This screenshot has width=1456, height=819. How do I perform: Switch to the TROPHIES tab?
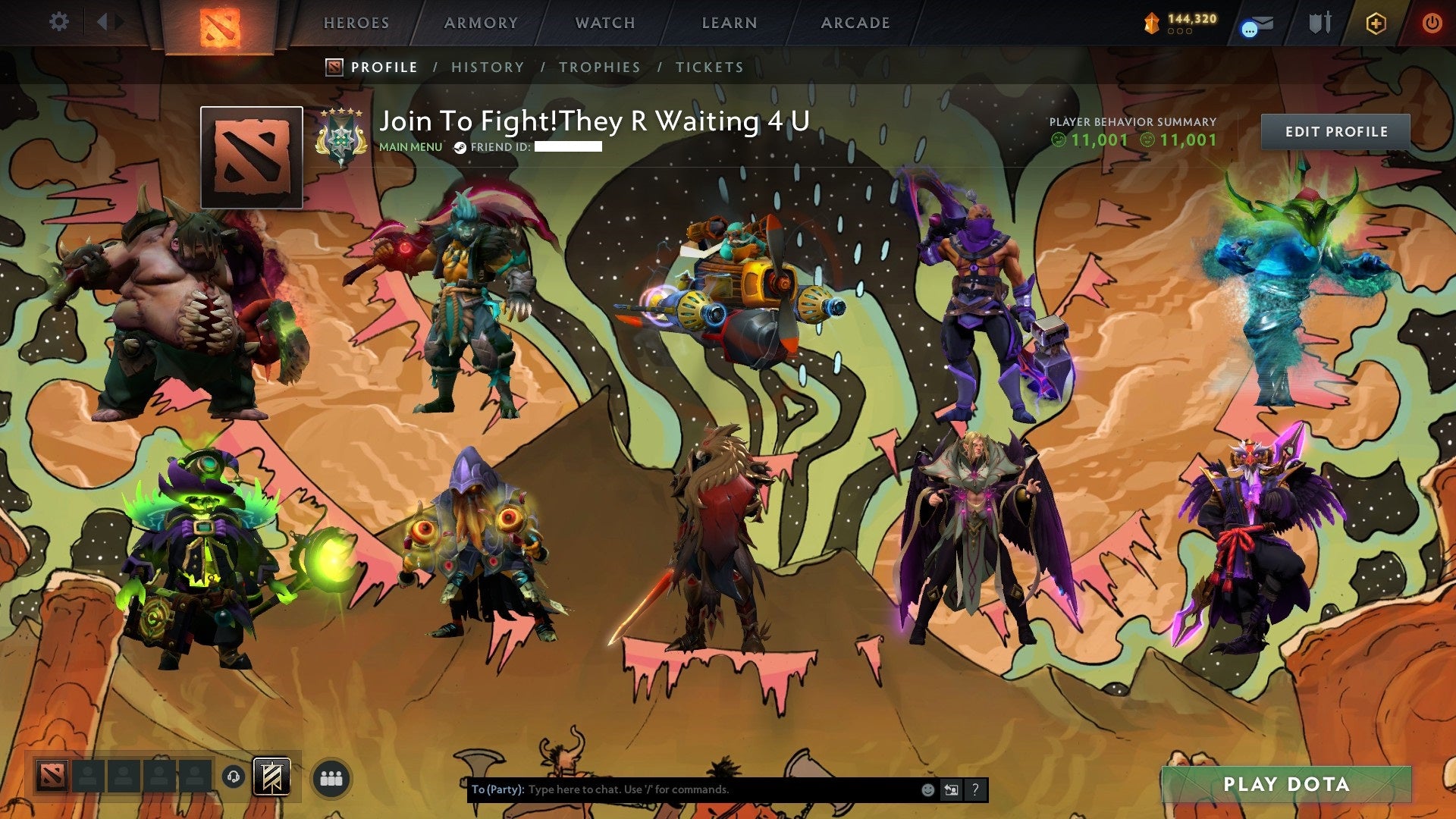(599, 67)
